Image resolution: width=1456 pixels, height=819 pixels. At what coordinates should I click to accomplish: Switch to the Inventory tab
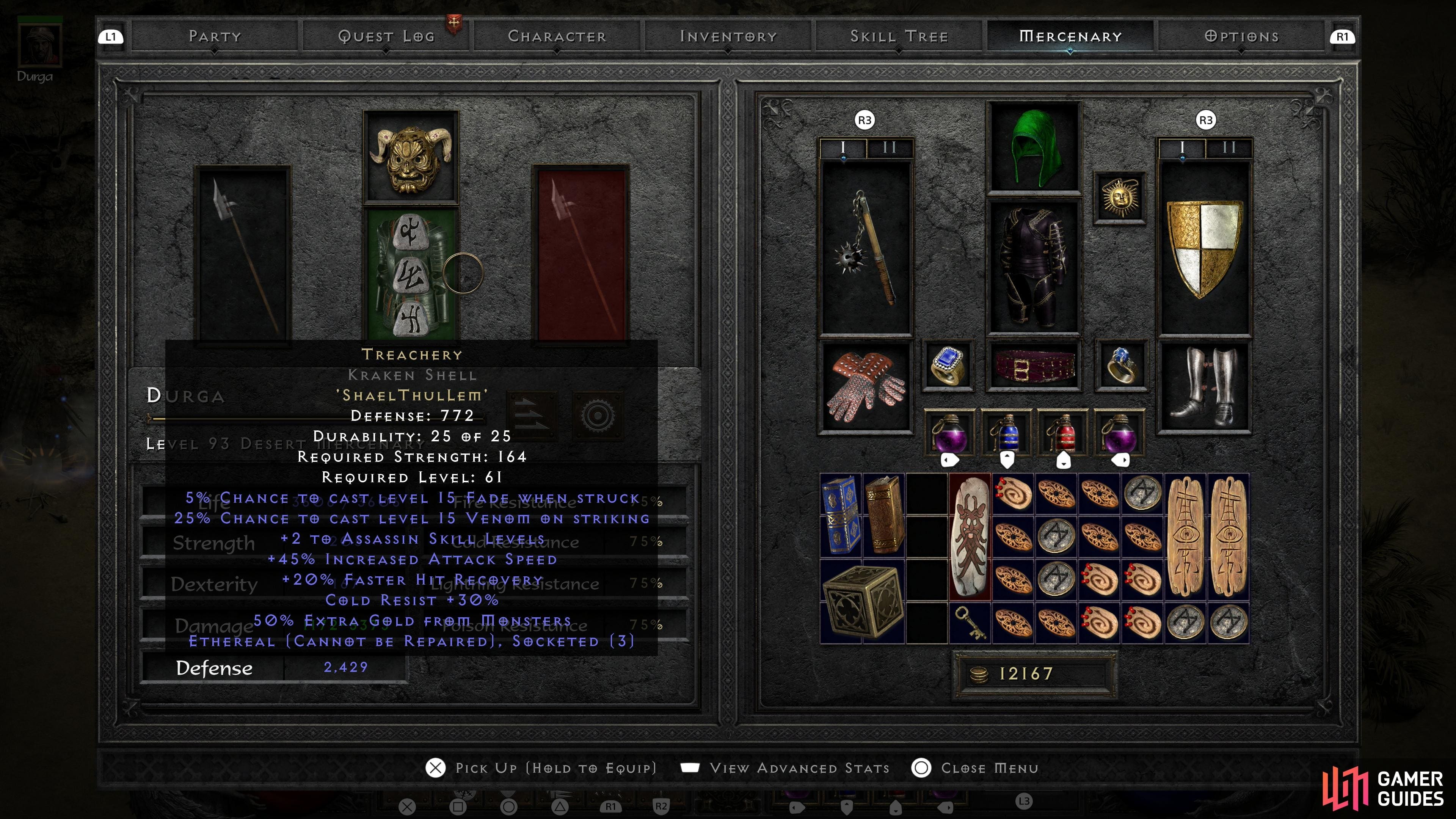coord(728,36)
